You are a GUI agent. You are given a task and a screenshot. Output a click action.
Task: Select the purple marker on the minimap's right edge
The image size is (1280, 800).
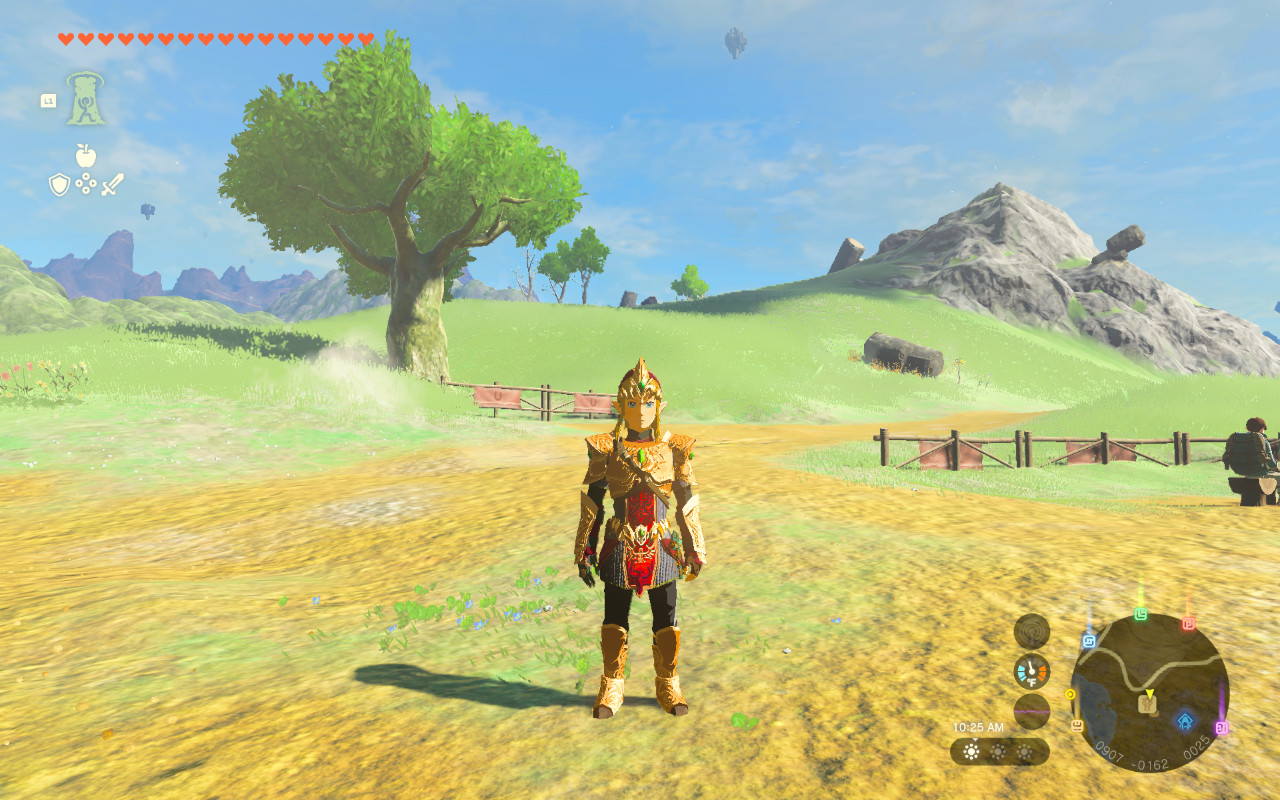click(x=1222, y=727)
